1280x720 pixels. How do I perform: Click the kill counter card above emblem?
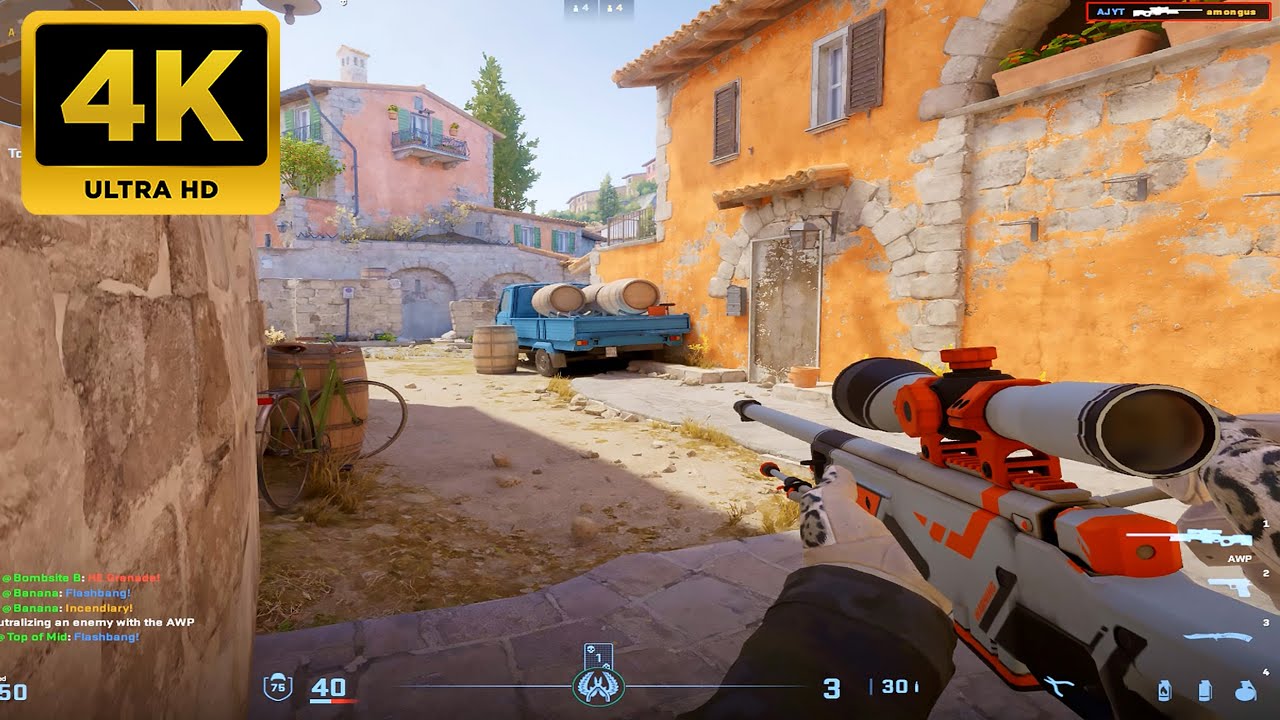coord(598,656)
